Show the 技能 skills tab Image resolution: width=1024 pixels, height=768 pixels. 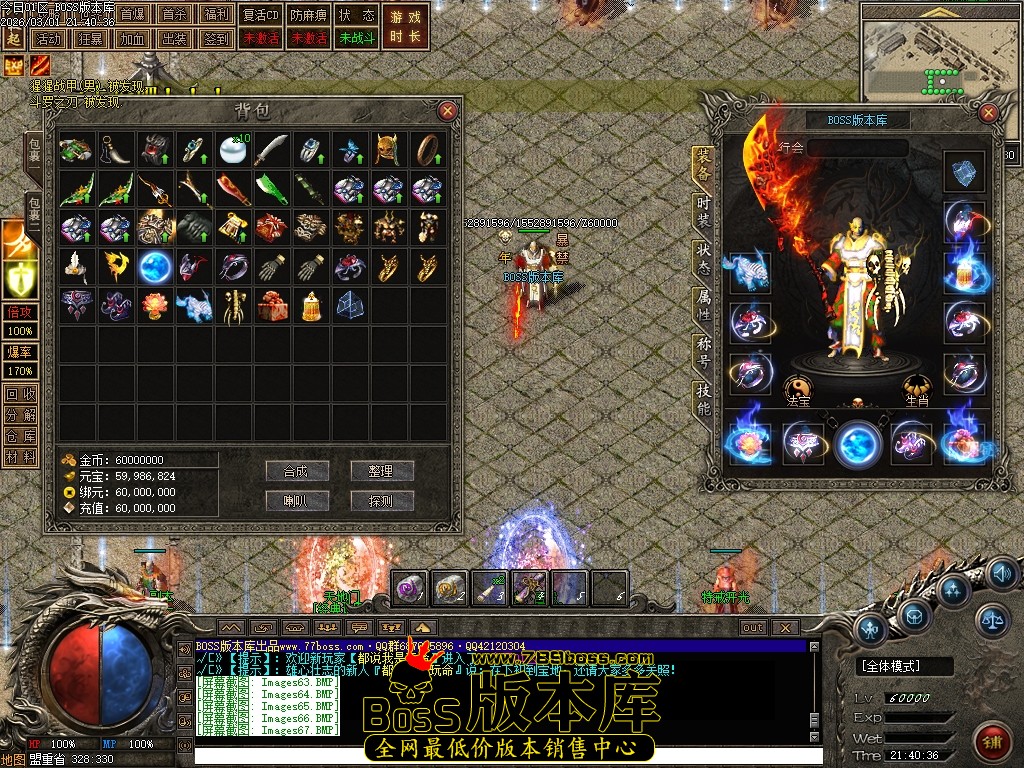[704, 400]
